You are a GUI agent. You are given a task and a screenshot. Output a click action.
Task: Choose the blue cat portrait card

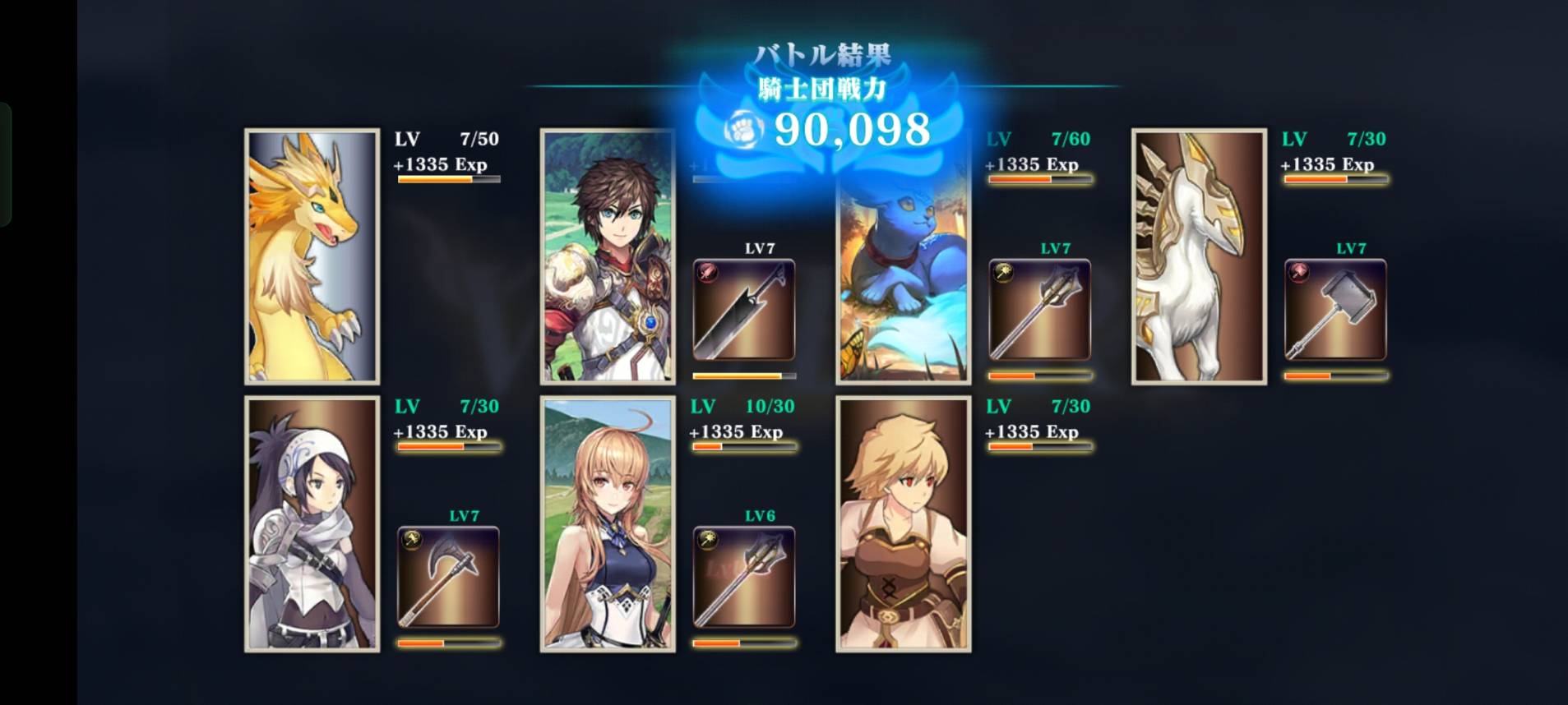903,279
